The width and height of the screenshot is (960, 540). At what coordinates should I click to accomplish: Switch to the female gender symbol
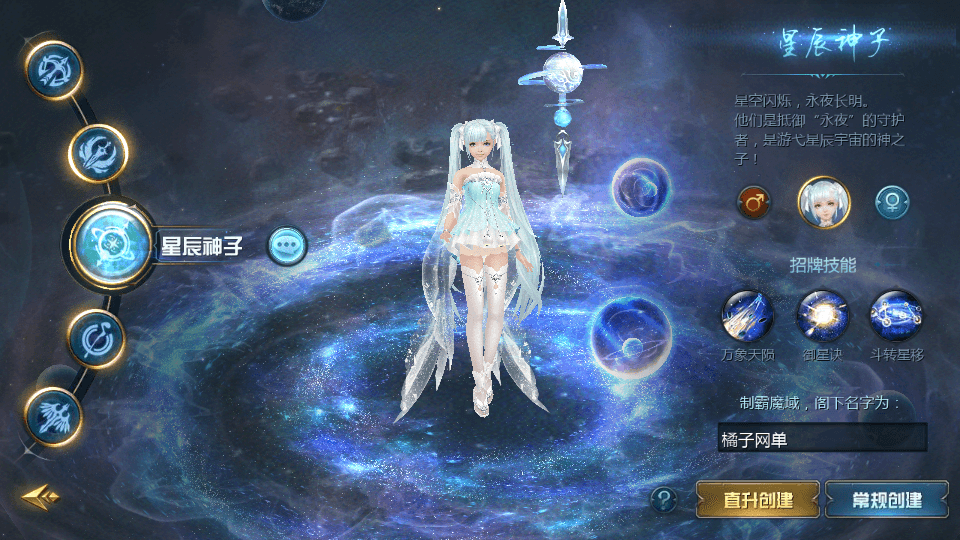click(x=891, y=202)
